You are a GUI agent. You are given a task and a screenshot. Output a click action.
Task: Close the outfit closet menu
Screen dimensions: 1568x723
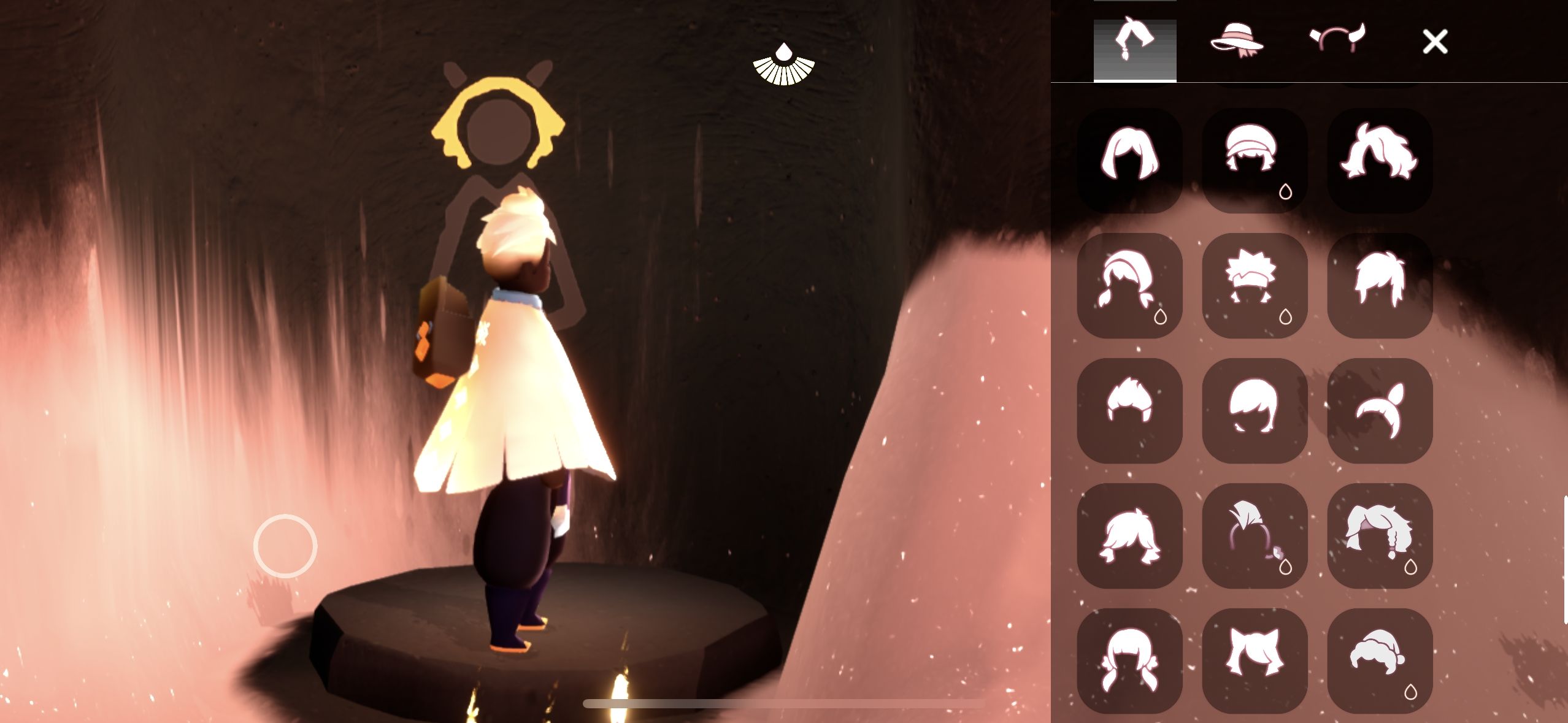point(1435,42)
